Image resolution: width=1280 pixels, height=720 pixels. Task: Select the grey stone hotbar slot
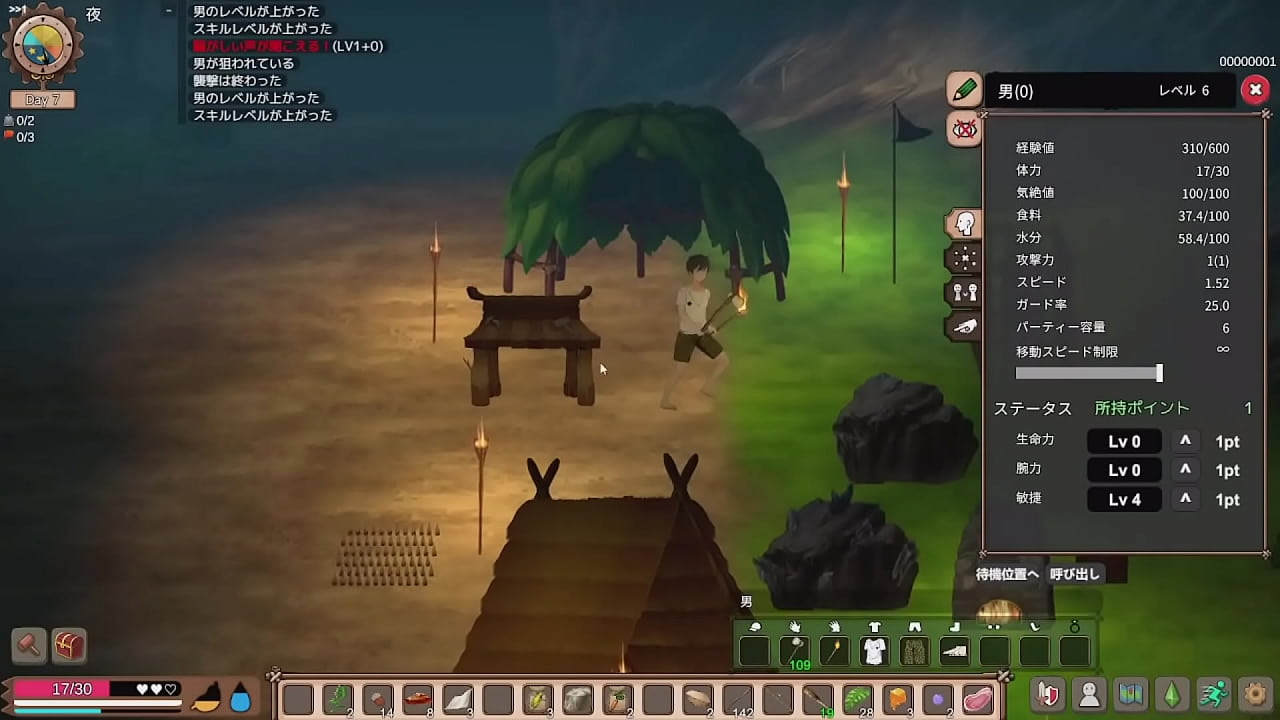click(578, 697)
